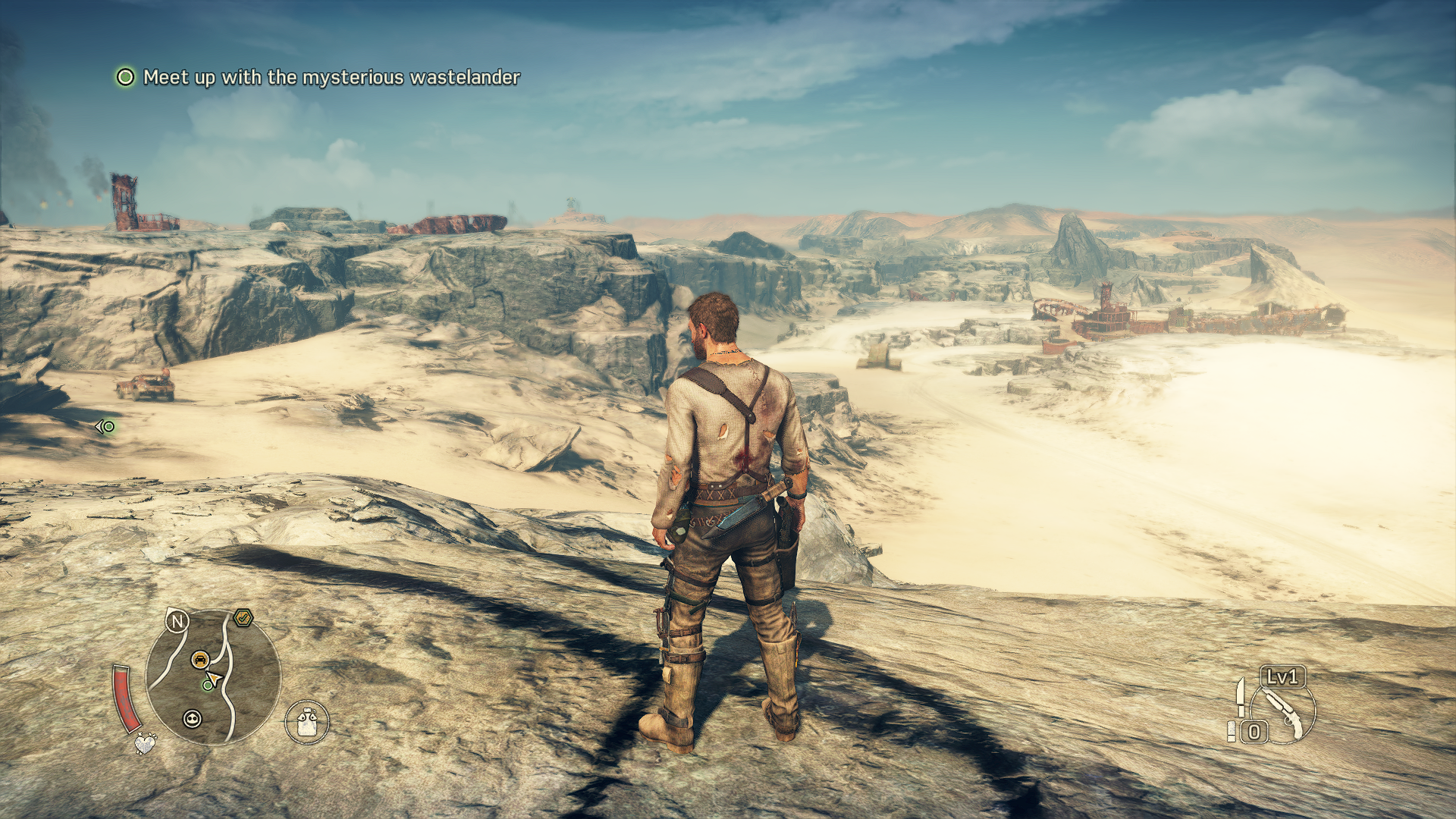Click the green objective waypoint marker

(105, 427)
